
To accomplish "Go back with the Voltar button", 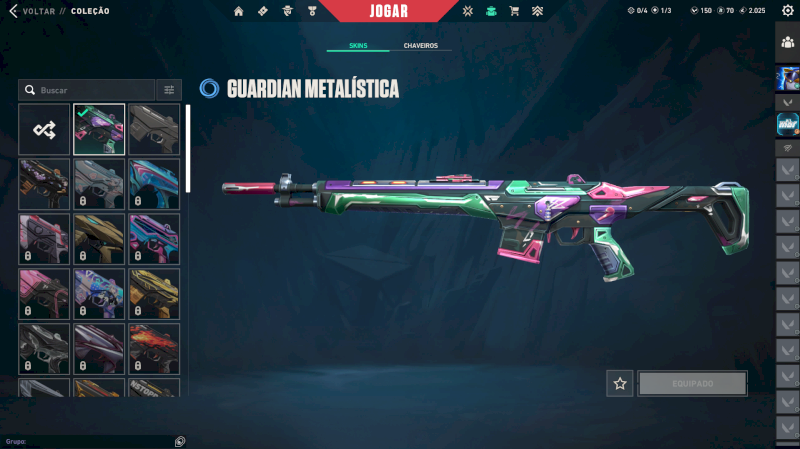I will click(32, 11).
